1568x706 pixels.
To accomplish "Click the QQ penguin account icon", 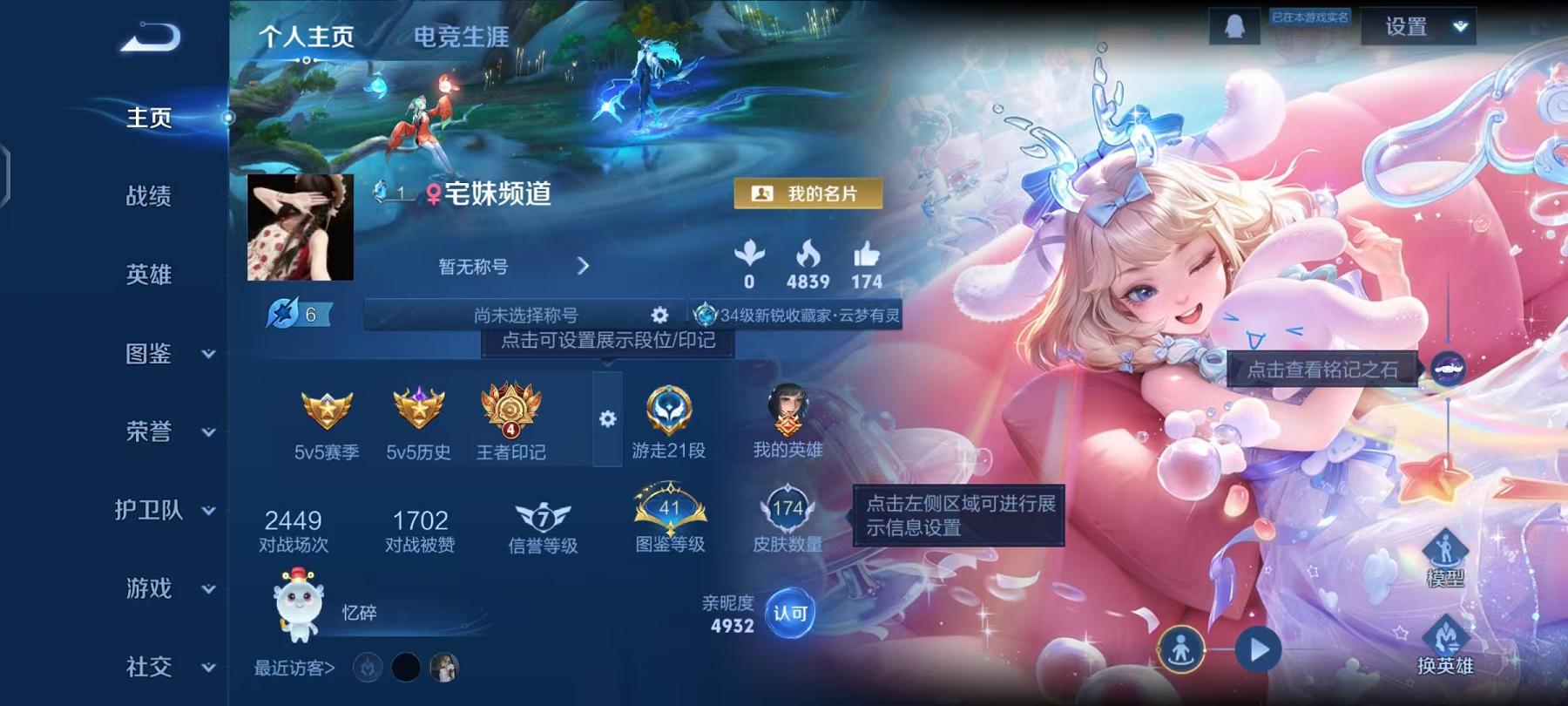I will click(1234, 28).
